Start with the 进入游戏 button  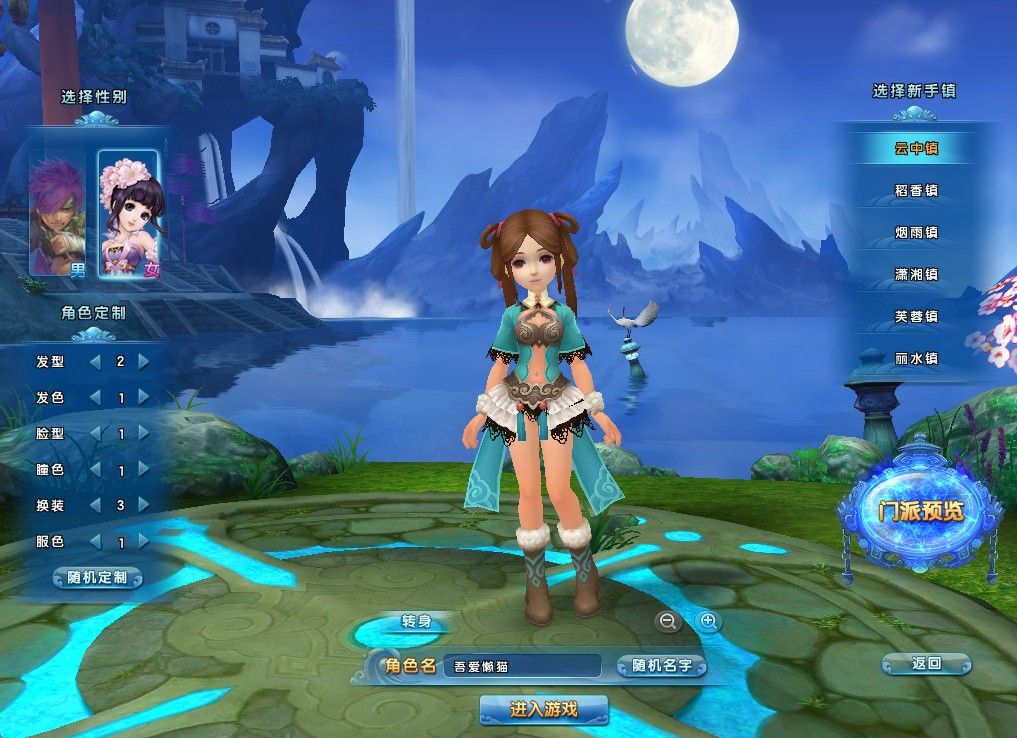click(x=544, y=710)
